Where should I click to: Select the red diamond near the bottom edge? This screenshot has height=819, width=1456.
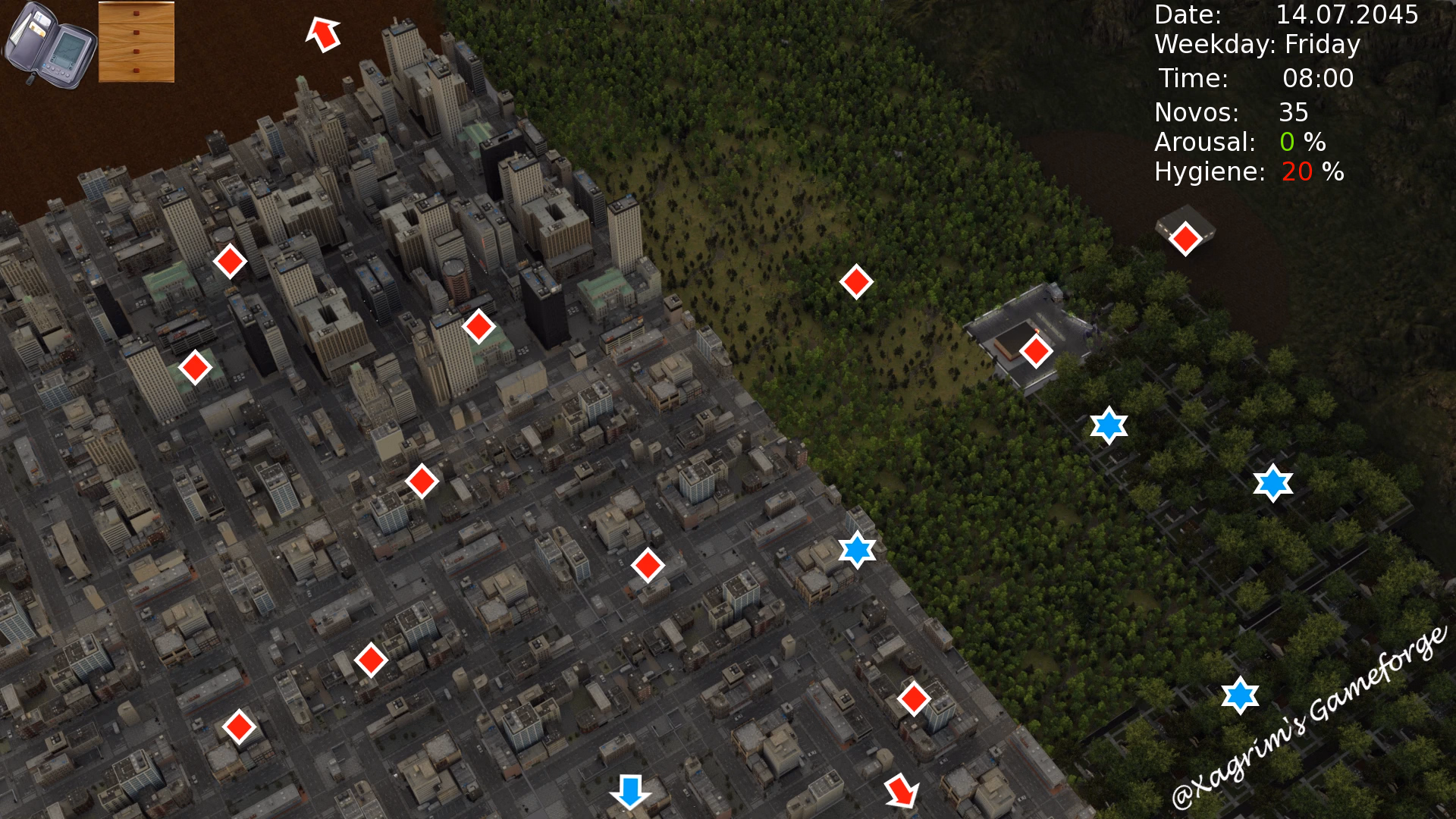pyautogui.click(x=914, y=697)
